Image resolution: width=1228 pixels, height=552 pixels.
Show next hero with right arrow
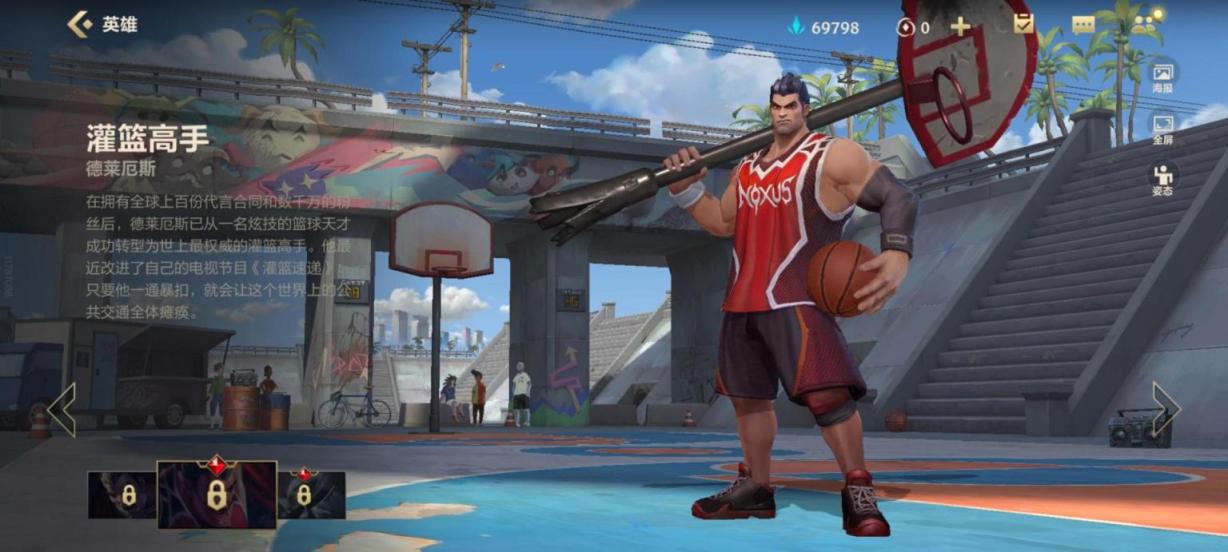(x=1166, y=409)
